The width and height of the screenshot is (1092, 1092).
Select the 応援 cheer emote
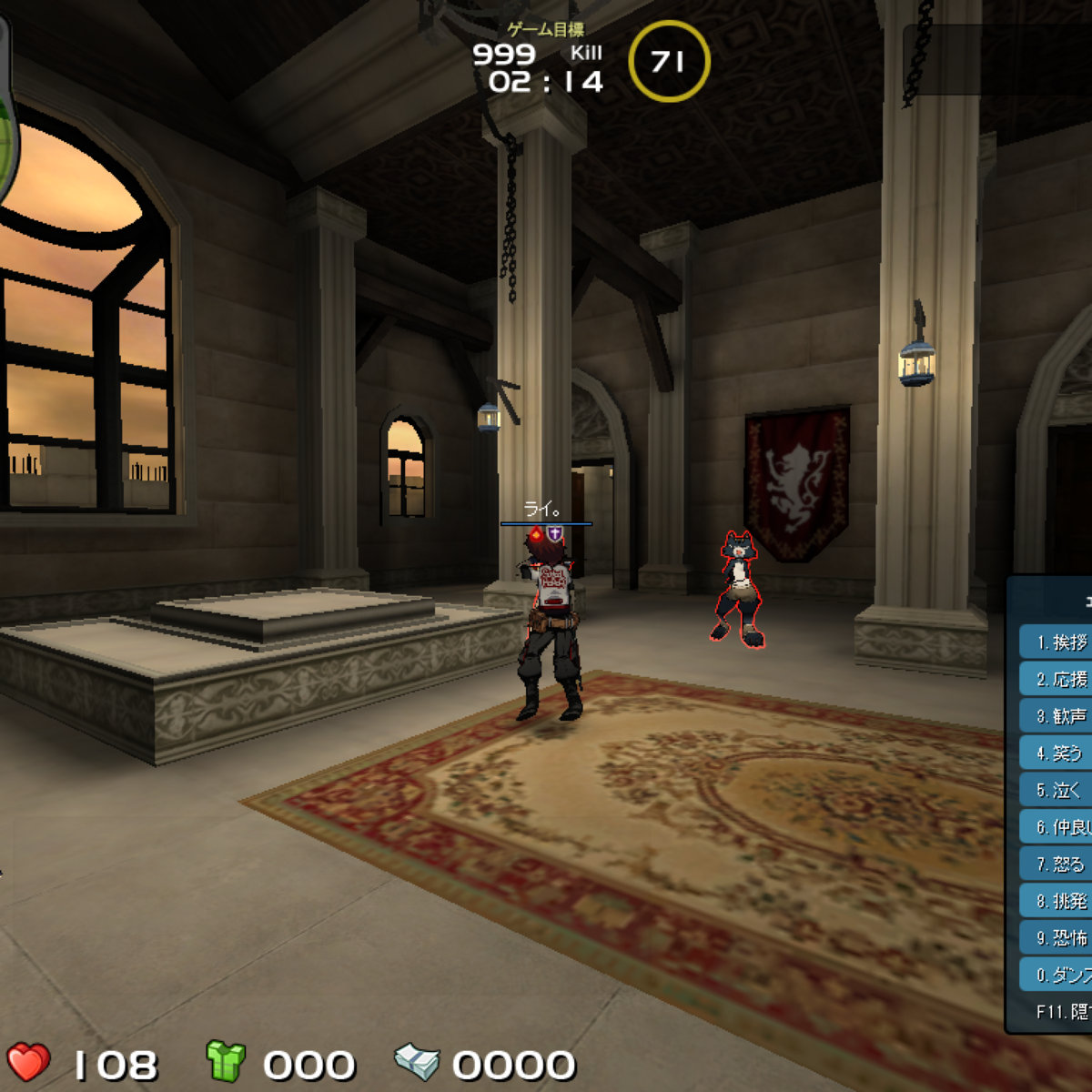(x=1057, y=680)
